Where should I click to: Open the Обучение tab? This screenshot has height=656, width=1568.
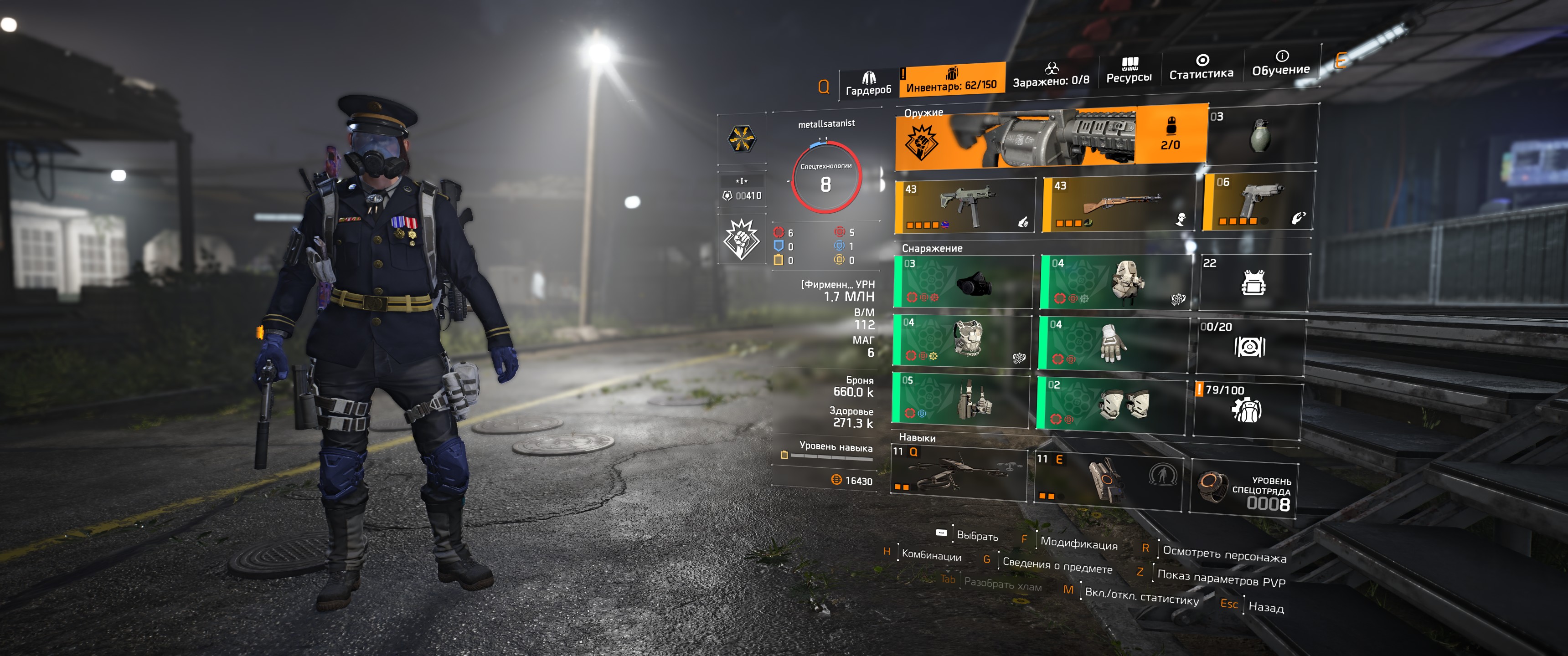click(x=1281, y=64)
